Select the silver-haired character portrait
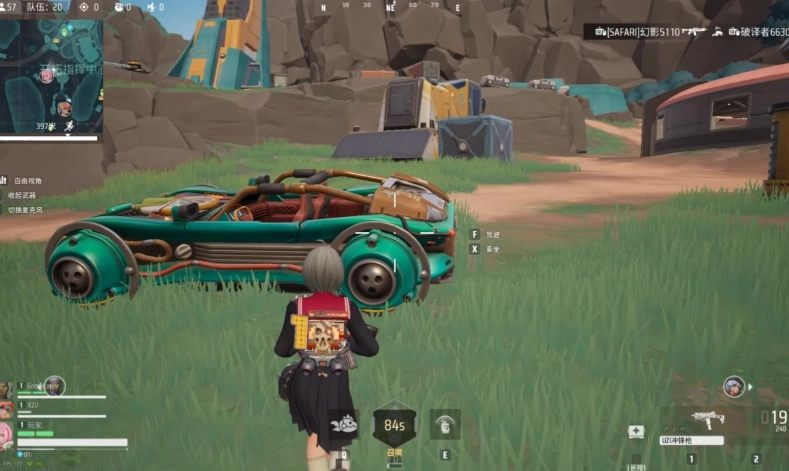This screenshot has width=789, height=471. pyautogui.click(x=735, y=386)
